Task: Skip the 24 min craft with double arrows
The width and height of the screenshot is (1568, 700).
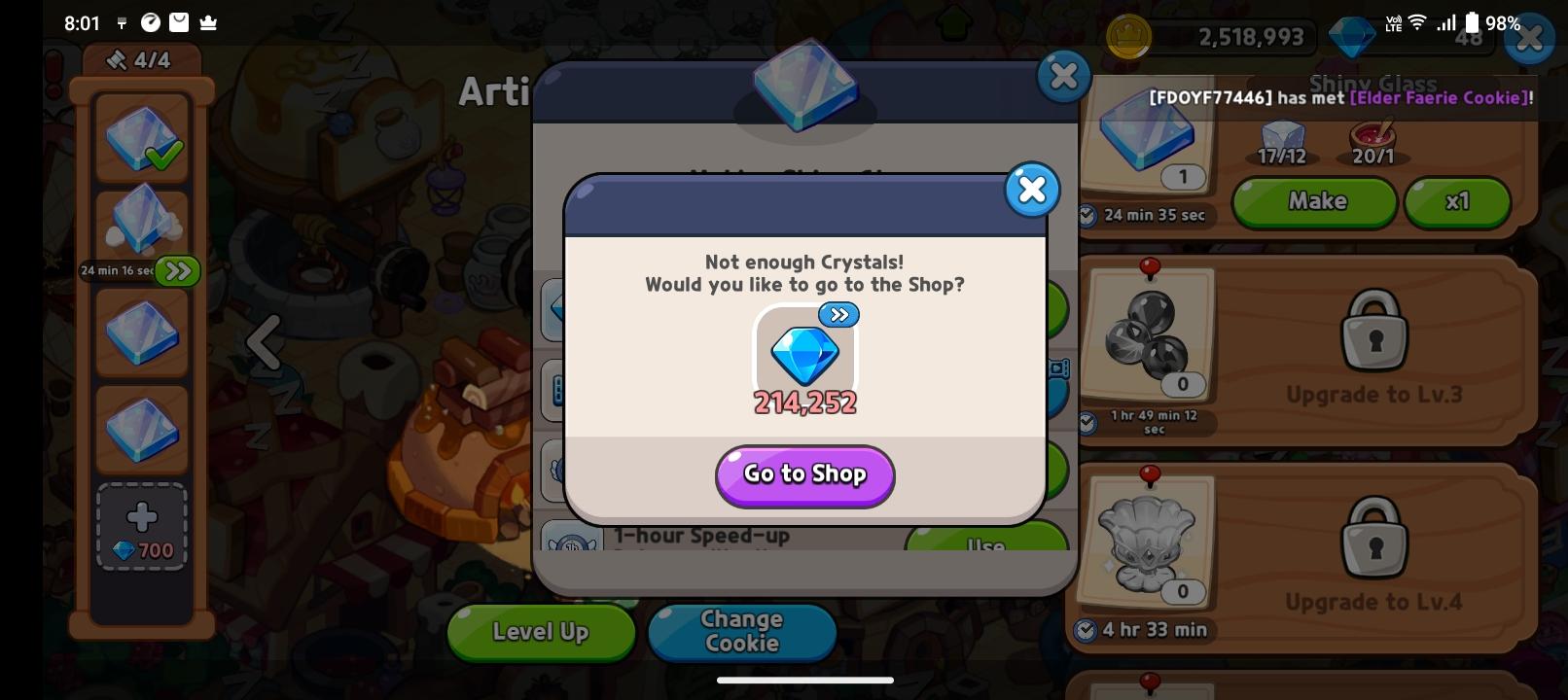Action: [x=177, y=271]
